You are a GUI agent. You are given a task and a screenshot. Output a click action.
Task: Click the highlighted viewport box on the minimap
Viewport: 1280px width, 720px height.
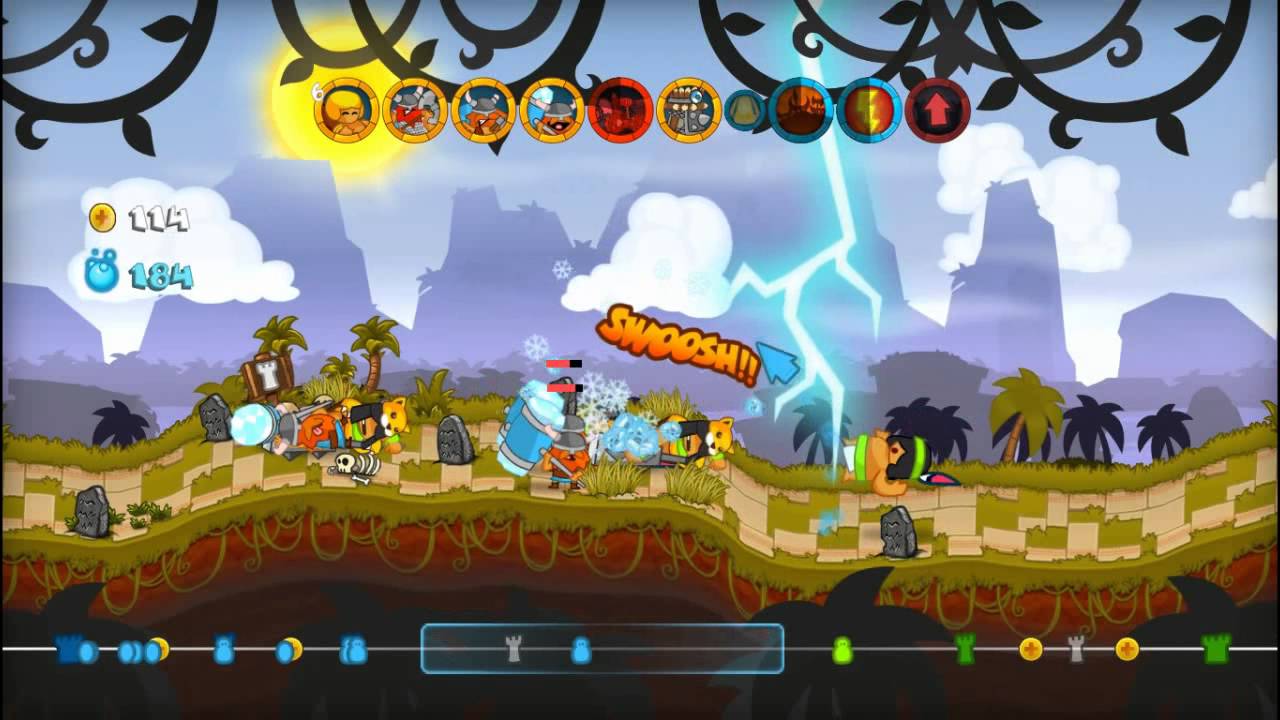[602, 649]
